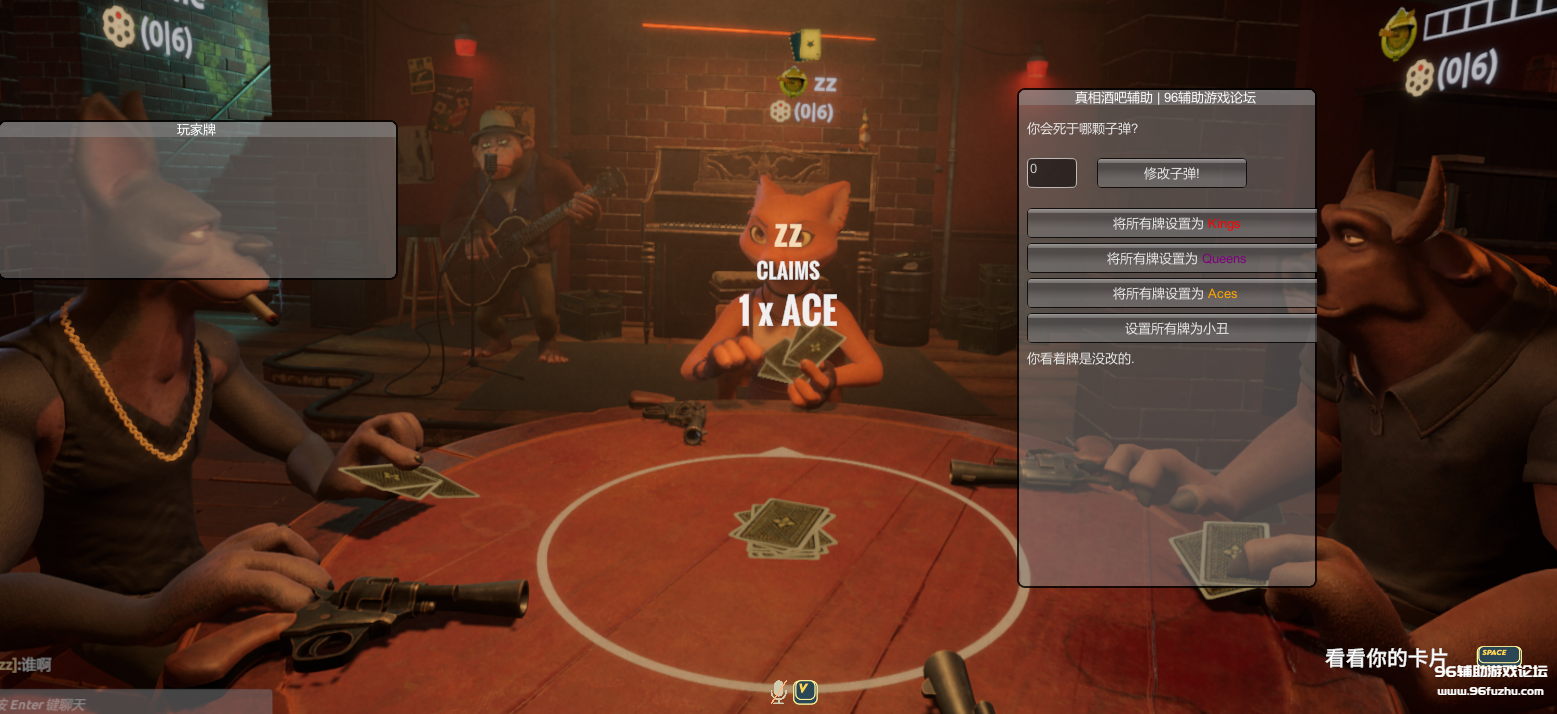
Task: Activate the 设置所有牌为小丑 joker button
Action: coord(1171,328)
